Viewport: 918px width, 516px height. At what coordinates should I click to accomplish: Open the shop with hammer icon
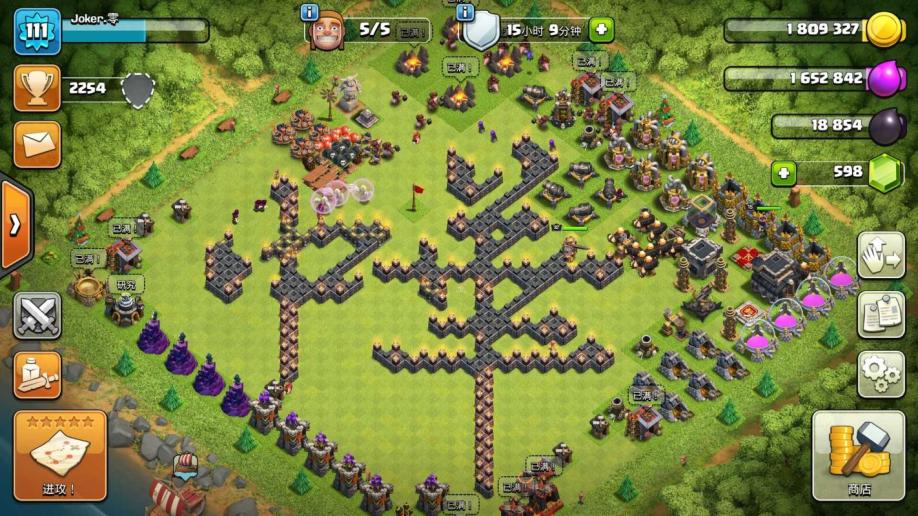pos(858,455)
